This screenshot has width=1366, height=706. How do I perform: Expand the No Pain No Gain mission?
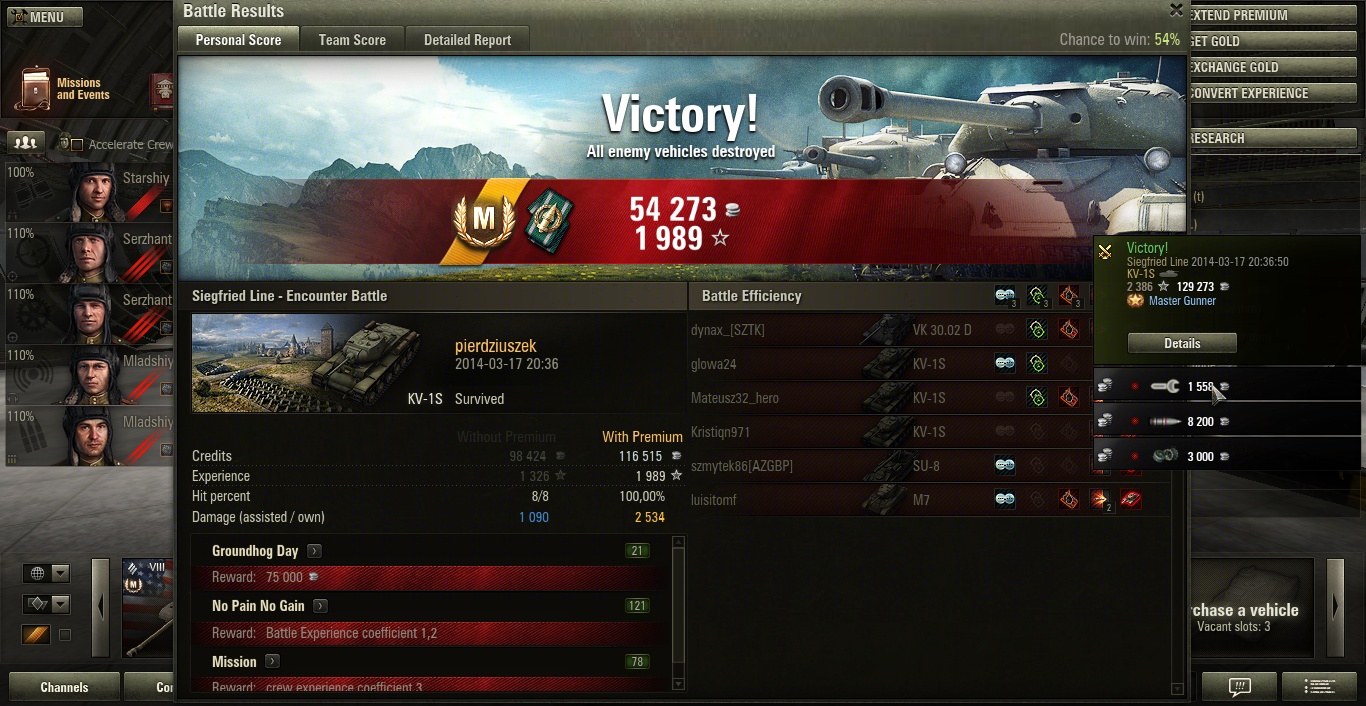[320, 606]
